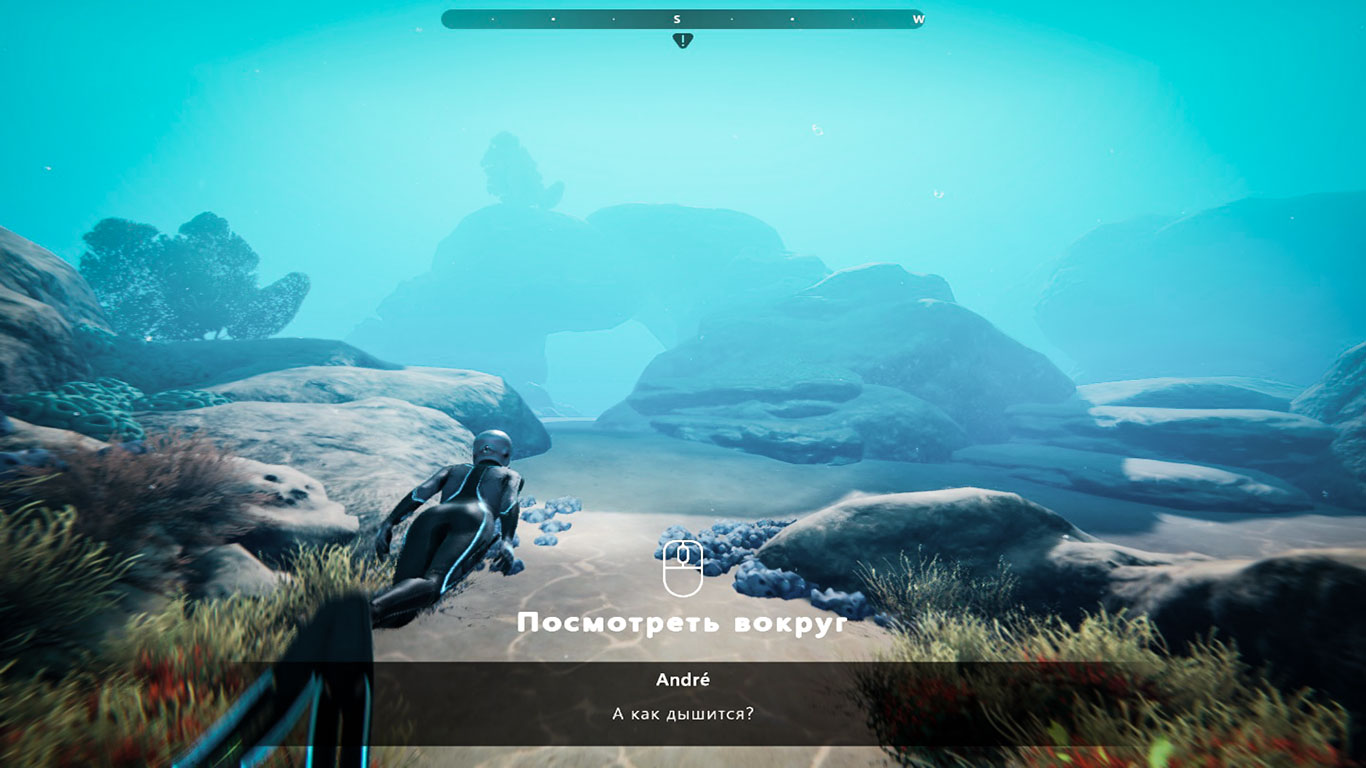Select the compass bar's S heading

click(677, 19)
